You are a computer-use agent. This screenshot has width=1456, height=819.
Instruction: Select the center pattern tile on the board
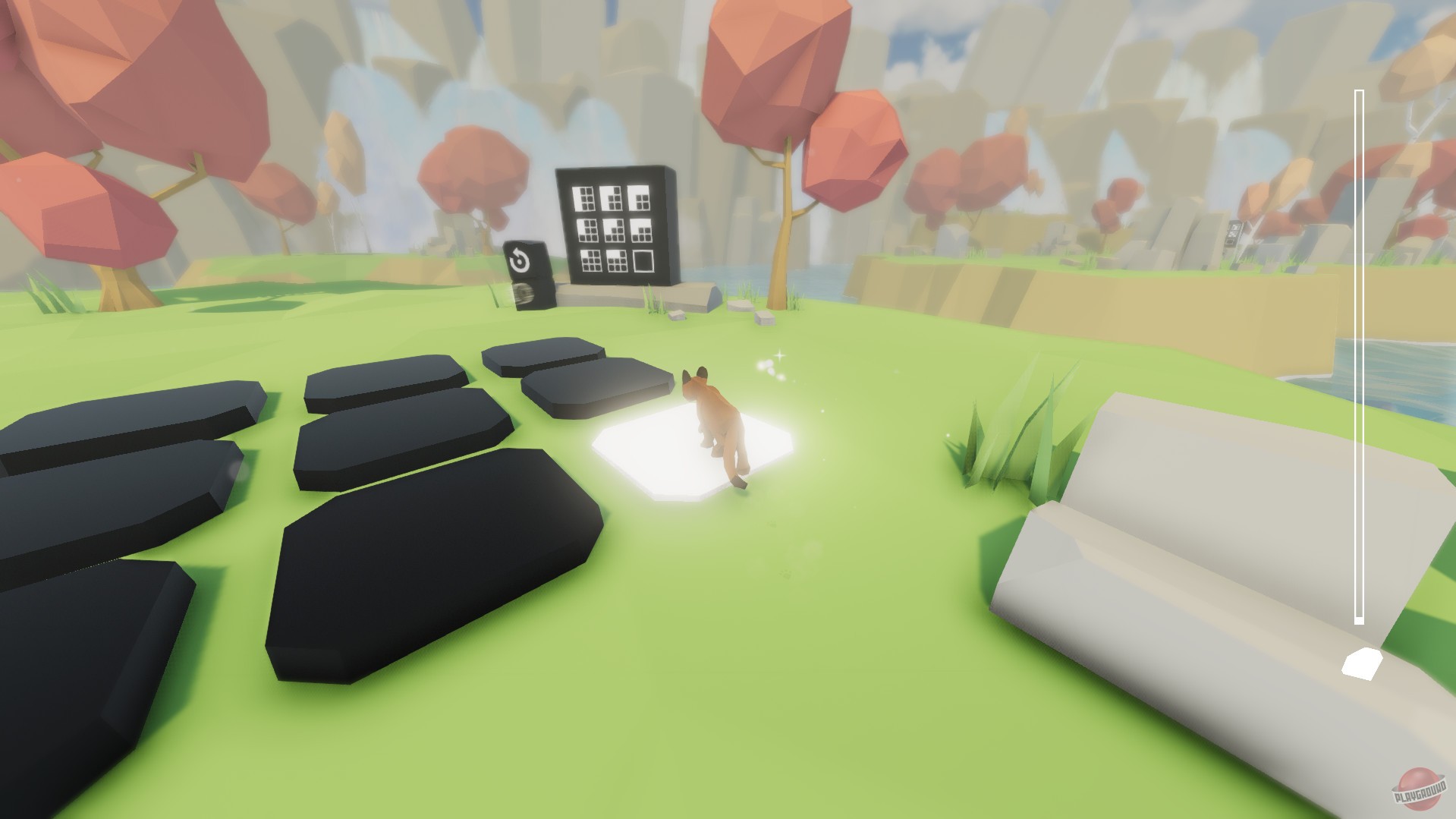pyautogui.click(x=614, y=230)
